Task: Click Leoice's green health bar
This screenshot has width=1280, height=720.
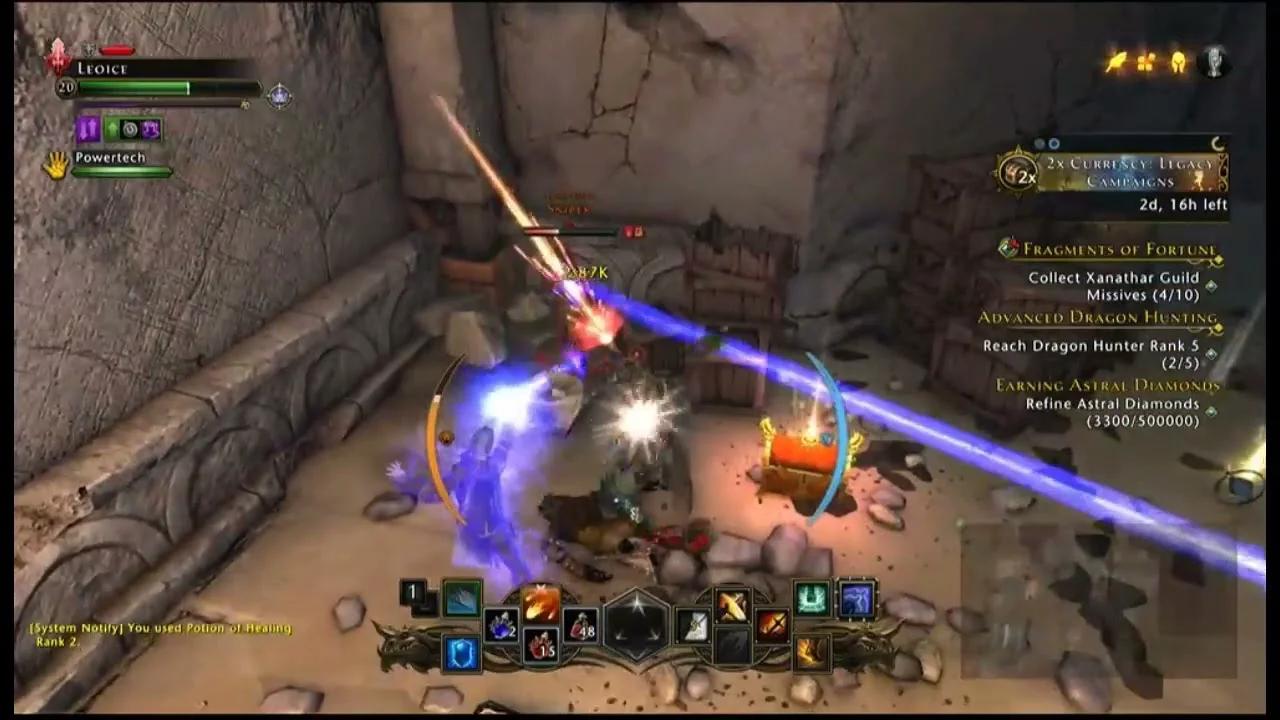Action: tap(130, 89)
